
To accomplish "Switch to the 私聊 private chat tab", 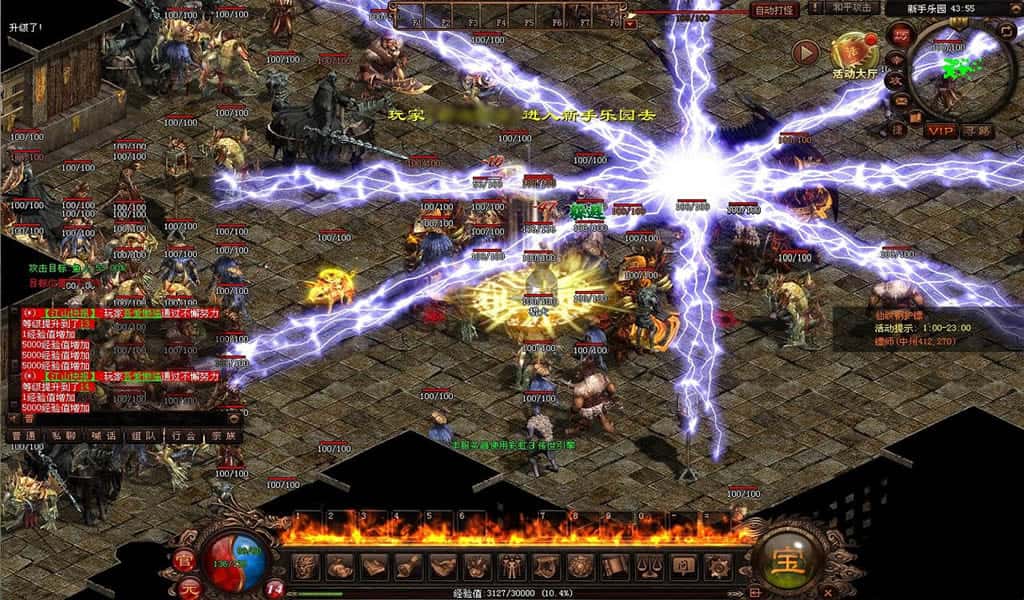I will (x=63, y=436).
